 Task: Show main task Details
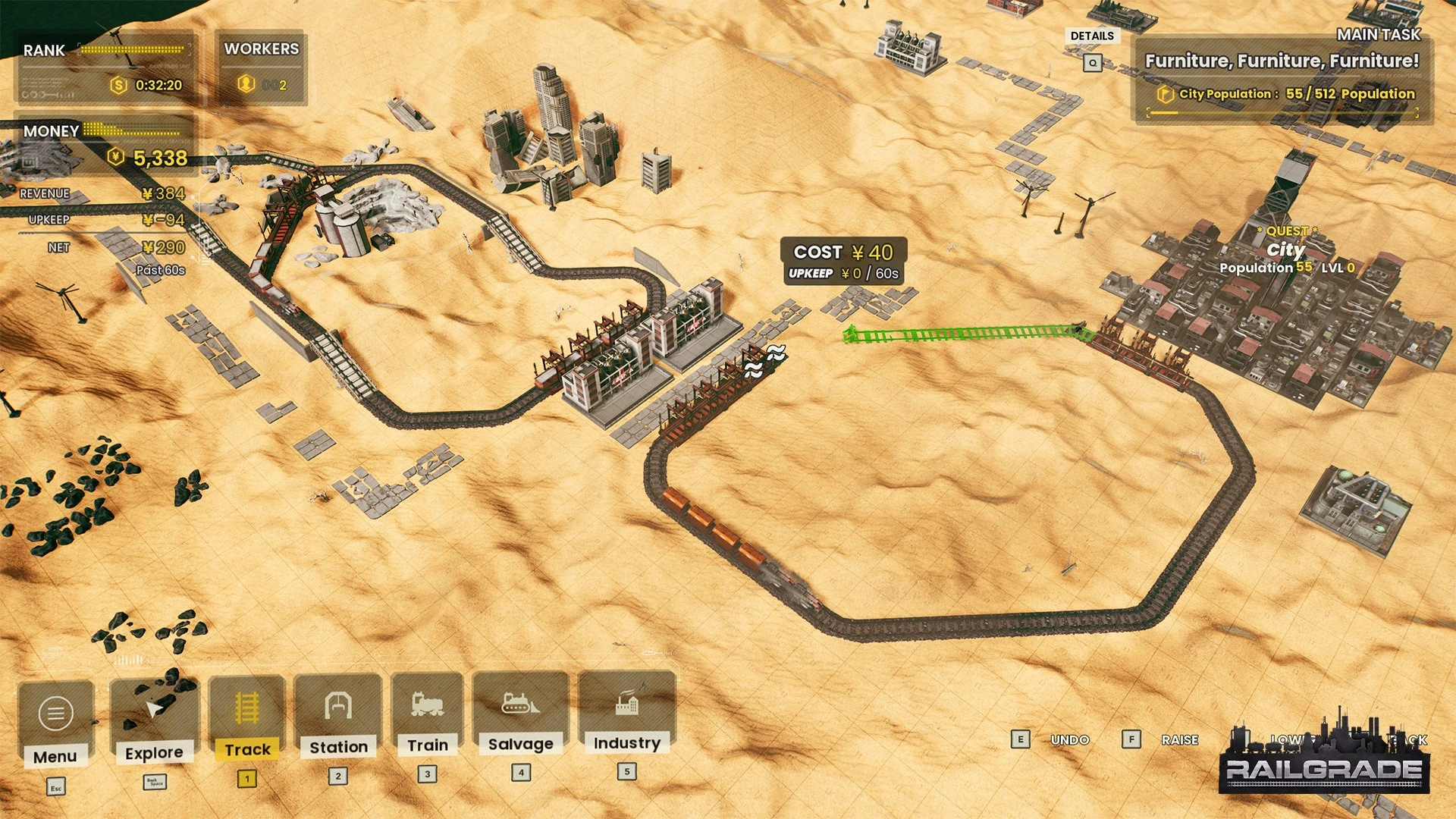tap(1092, 36)
